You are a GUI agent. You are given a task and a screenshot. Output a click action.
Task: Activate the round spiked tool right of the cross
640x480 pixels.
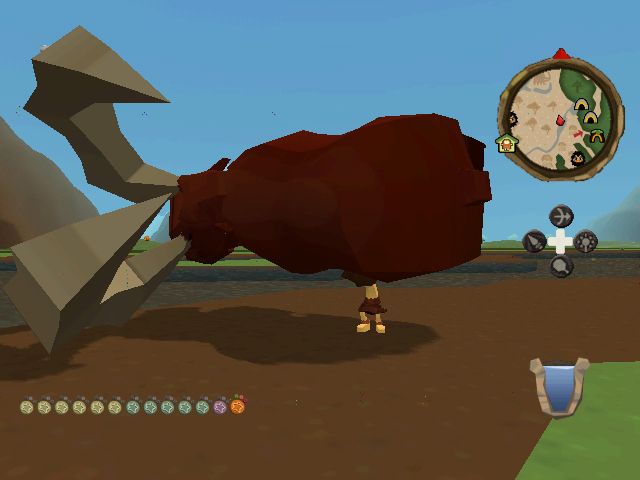tap(586, 241)
